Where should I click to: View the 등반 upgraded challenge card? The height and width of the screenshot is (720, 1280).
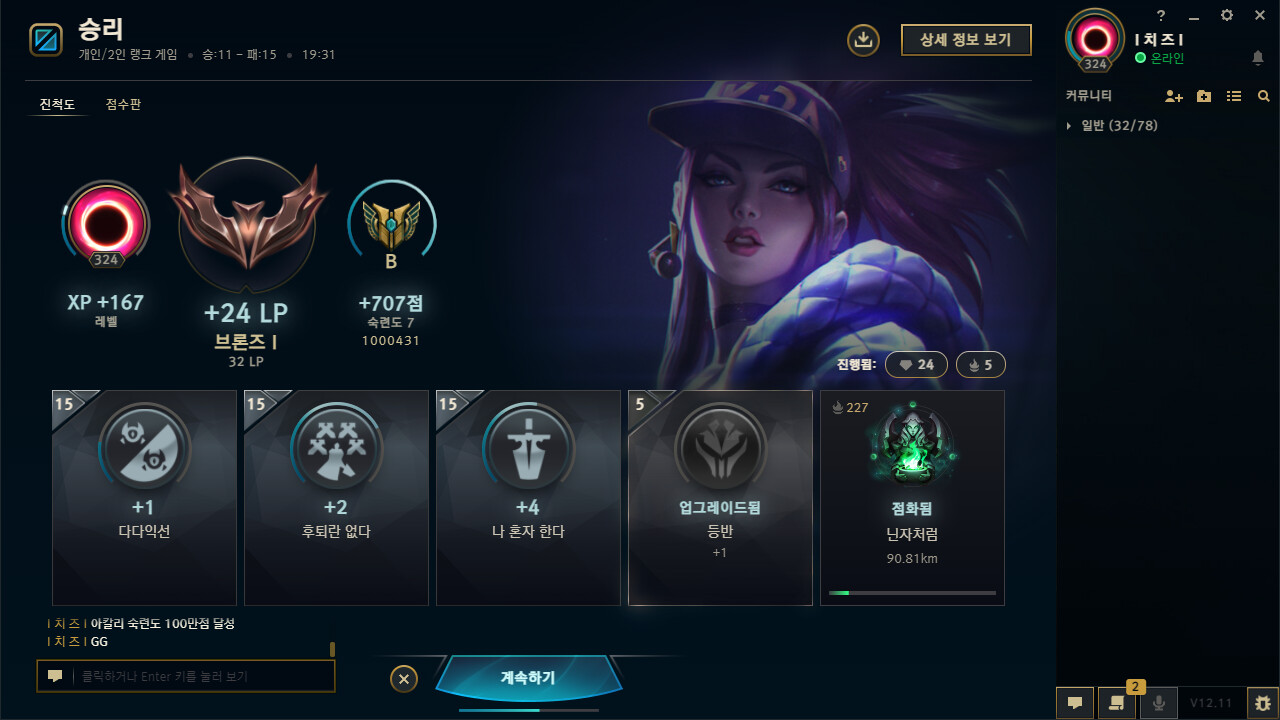(720, 497)
